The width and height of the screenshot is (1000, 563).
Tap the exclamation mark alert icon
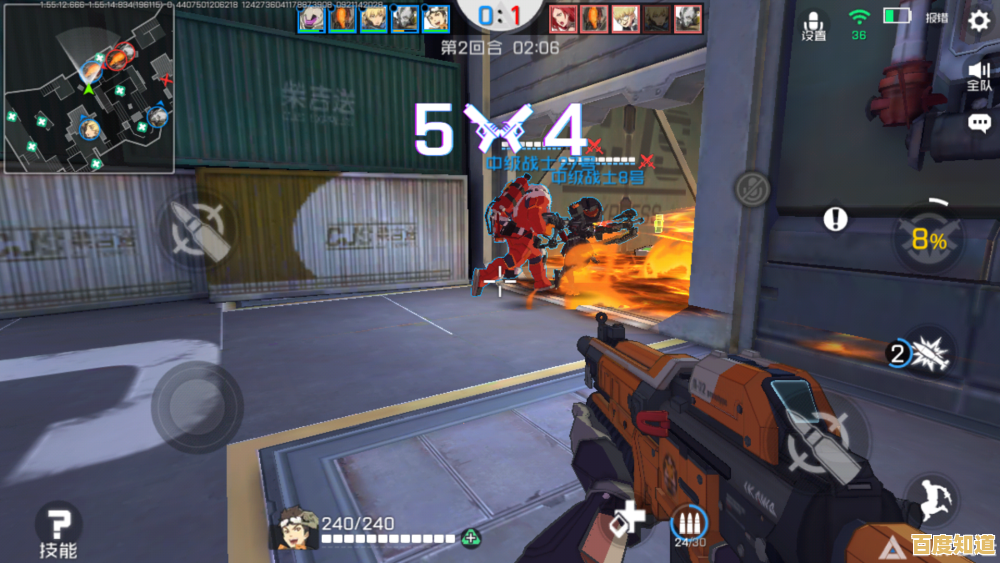[x=835, y=219]
